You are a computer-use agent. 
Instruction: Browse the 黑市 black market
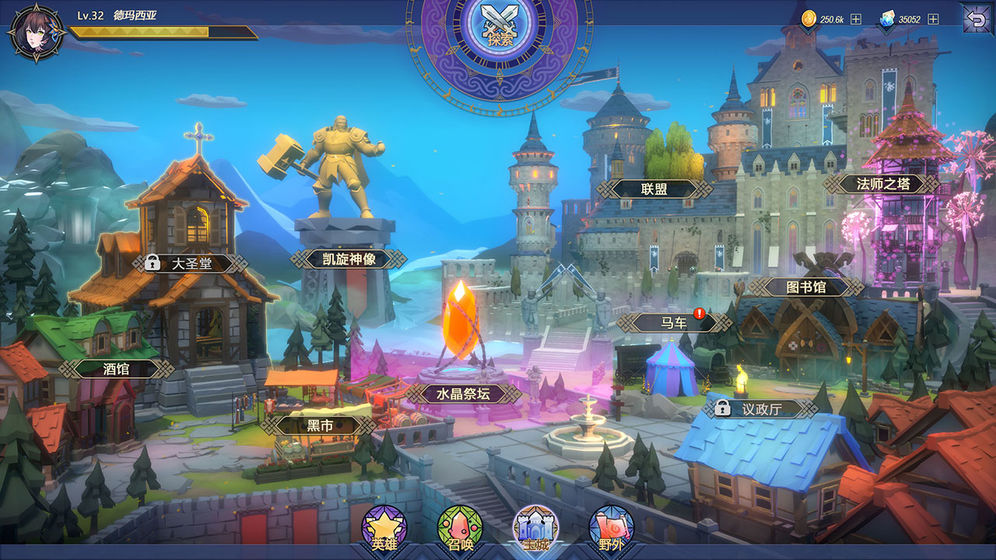click(318, 425)
